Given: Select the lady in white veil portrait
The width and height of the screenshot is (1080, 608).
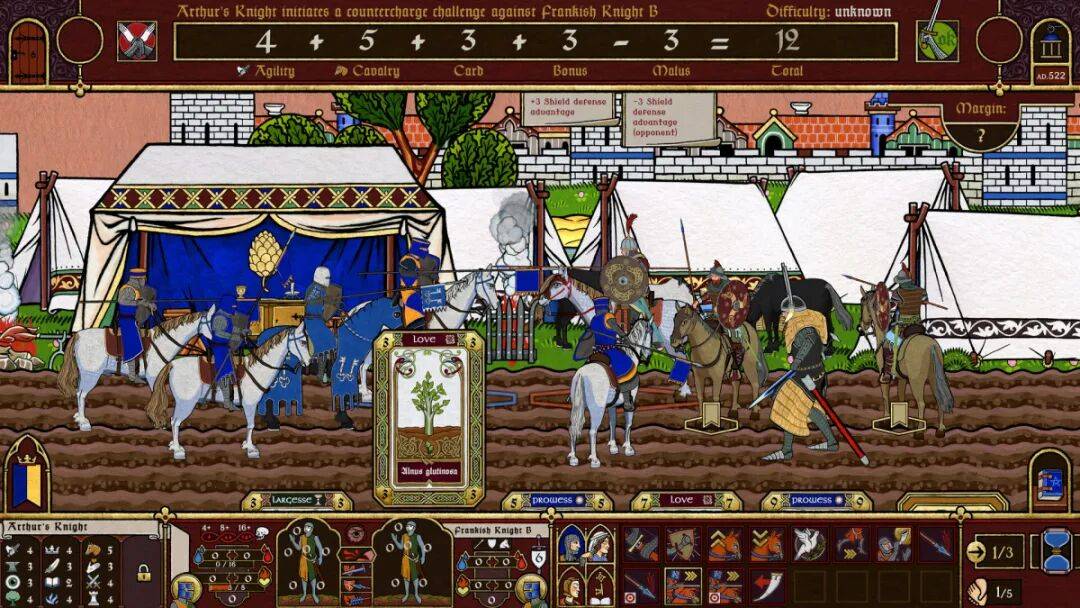Looking at the screenshot, I should click(598, 544).
